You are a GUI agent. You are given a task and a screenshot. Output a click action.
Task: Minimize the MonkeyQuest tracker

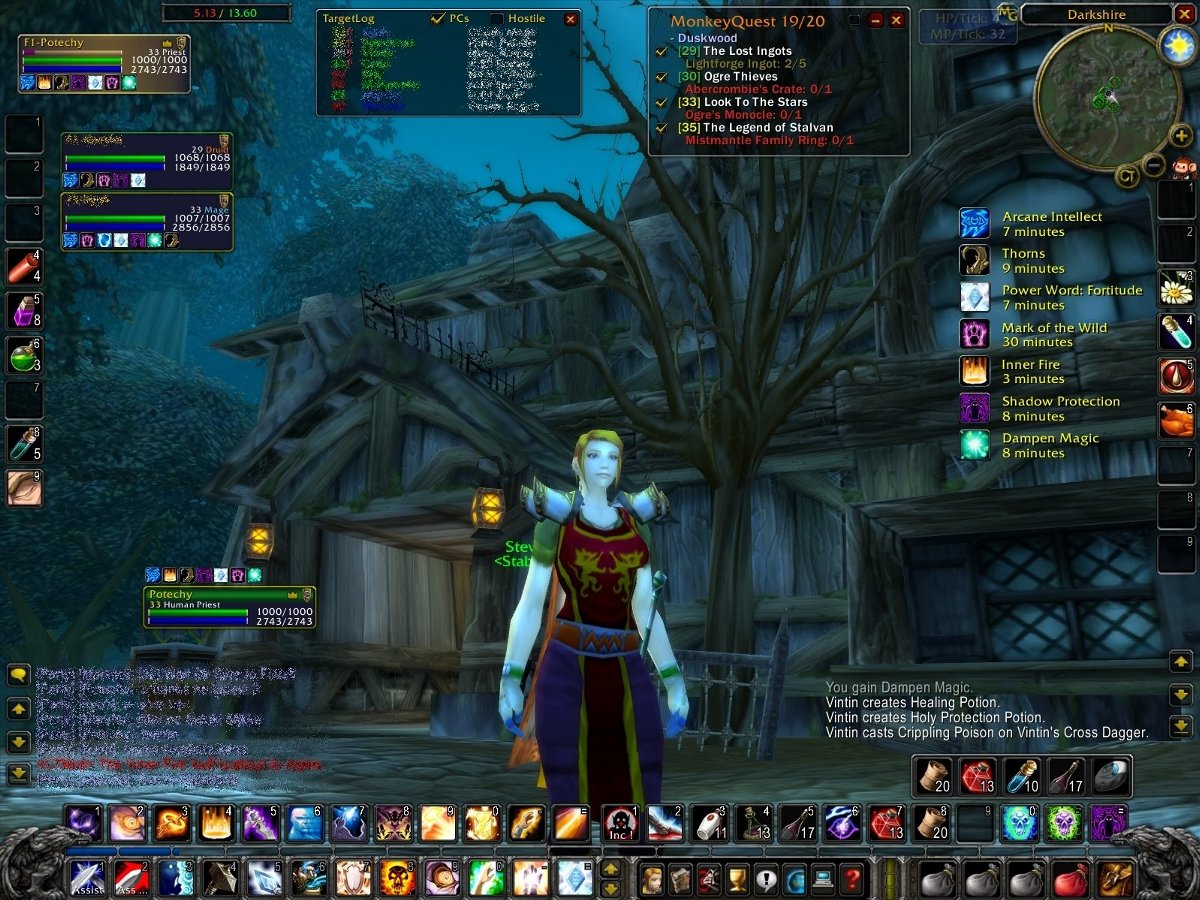click(876, 20)
